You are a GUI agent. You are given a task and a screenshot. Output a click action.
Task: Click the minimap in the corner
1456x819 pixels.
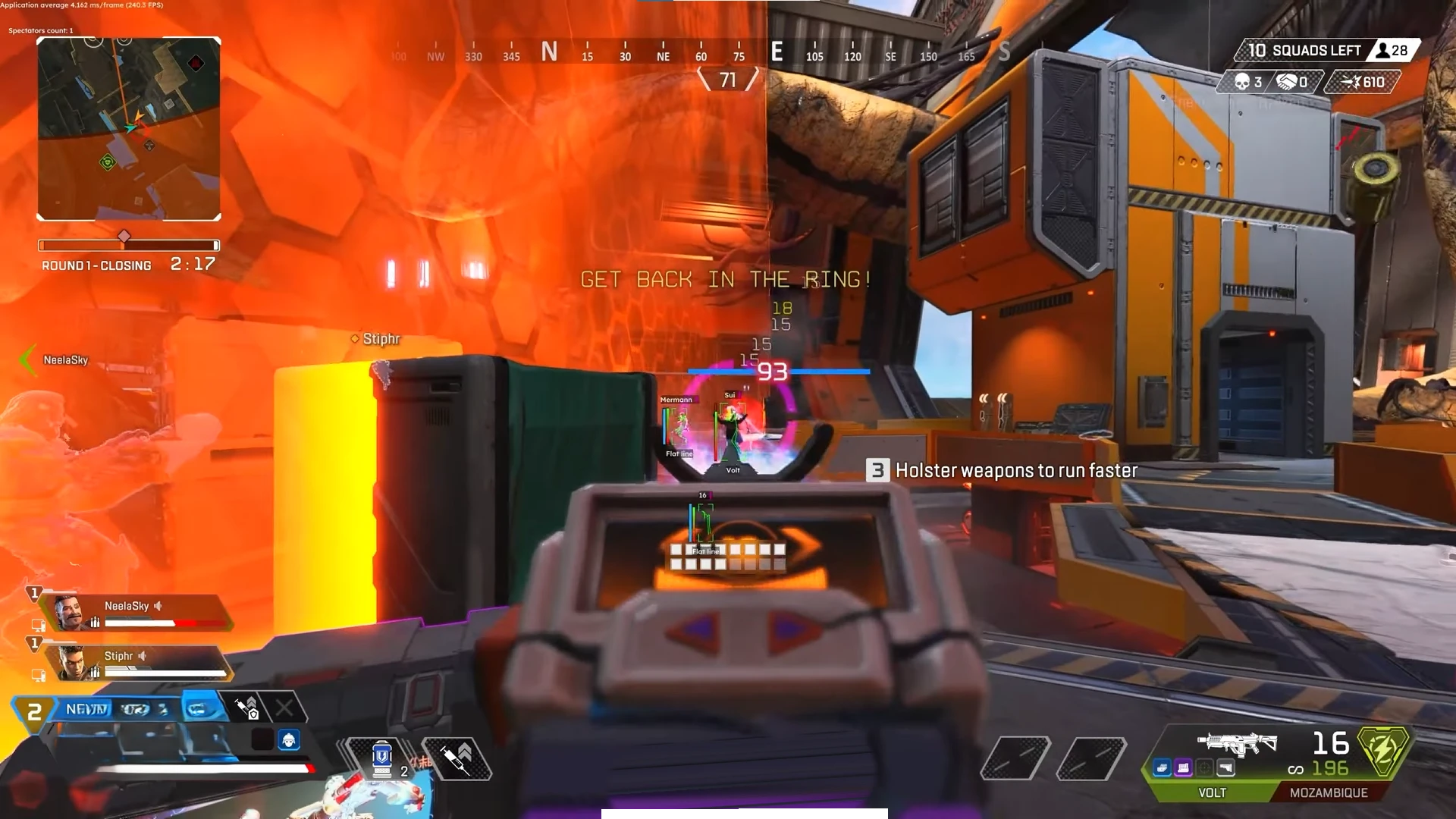tap(129, 129)
